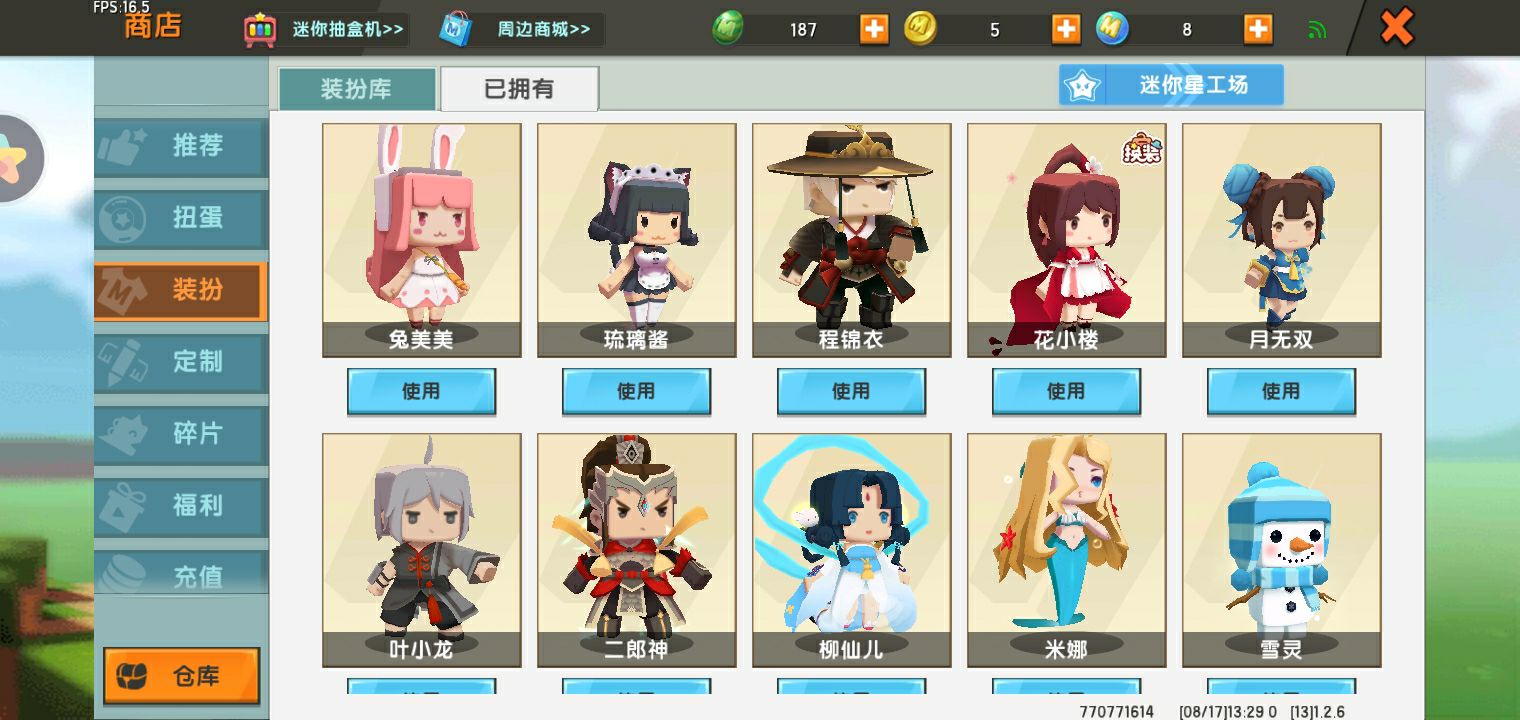Click the network signal indicator icon
The image size is (1520, 720).
point(1317,28)
